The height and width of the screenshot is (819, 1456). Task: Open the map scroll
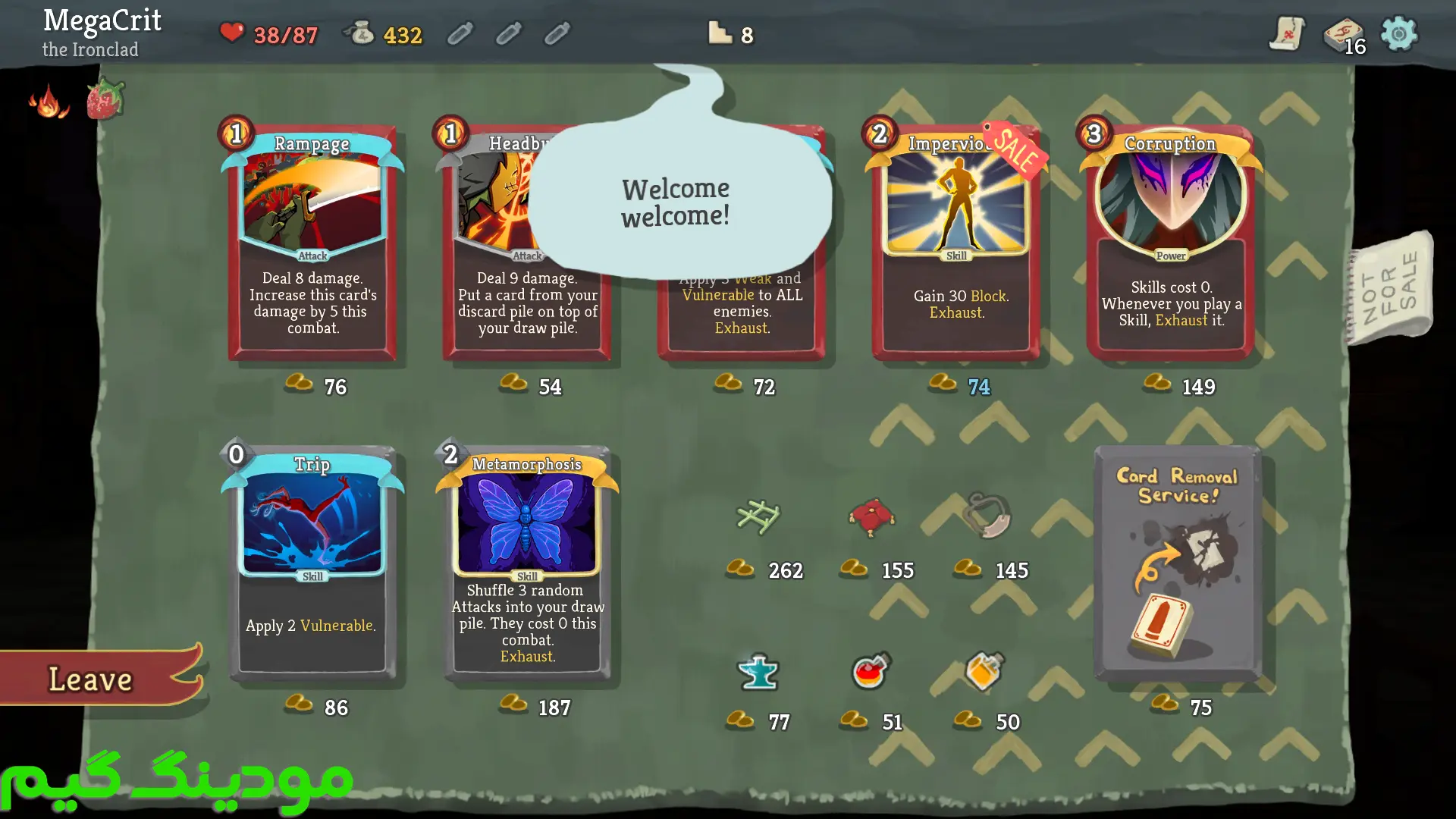[1287, 34]
